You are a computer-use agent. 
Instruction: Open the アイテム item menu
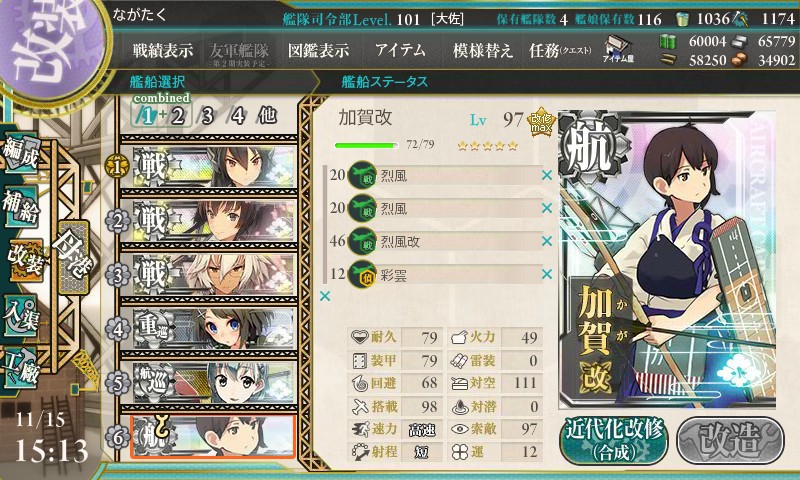pos(400,50)
